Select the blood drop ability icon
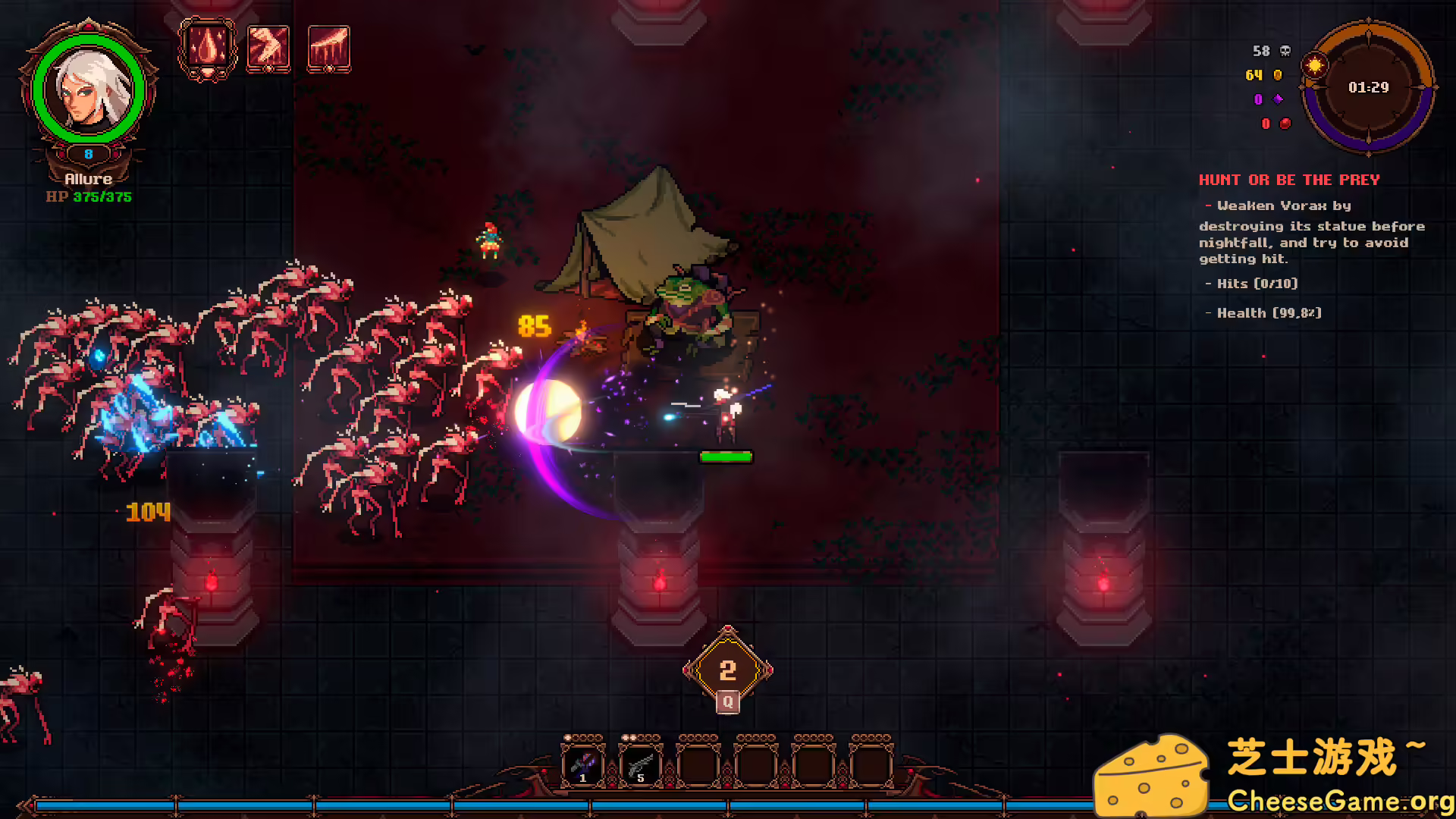This screenshot has width=1456, height=819. (x=207, y=47)
